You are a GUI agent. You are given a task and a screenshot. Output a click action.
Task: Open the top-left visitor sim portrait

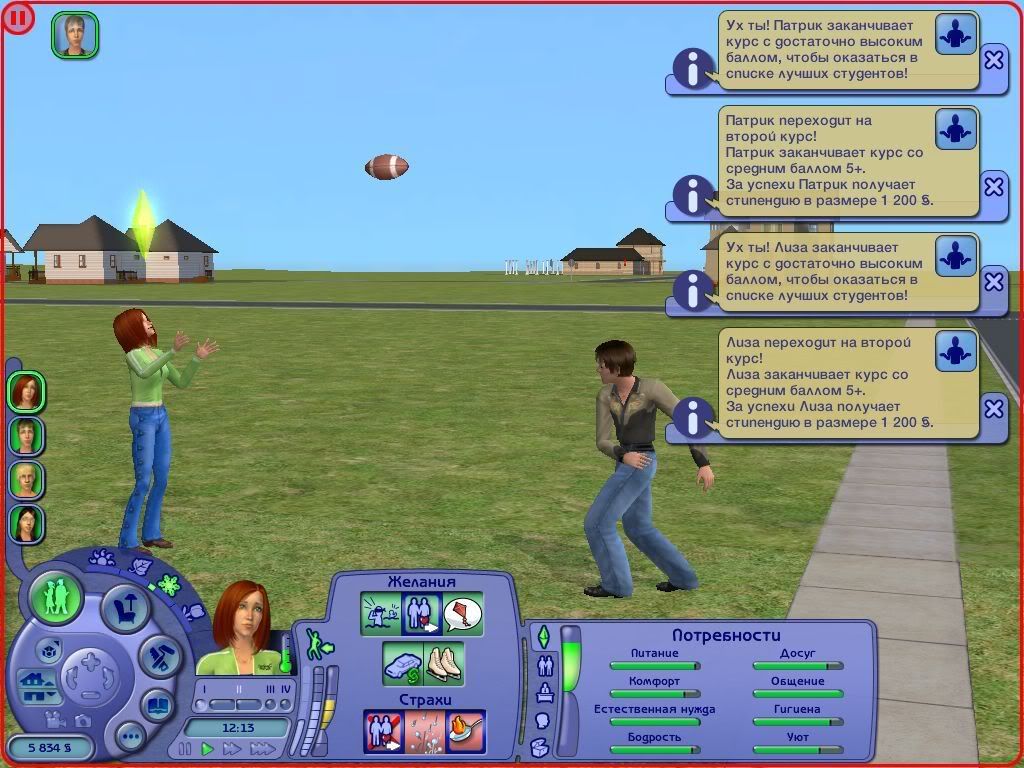[x=75, y=35]
